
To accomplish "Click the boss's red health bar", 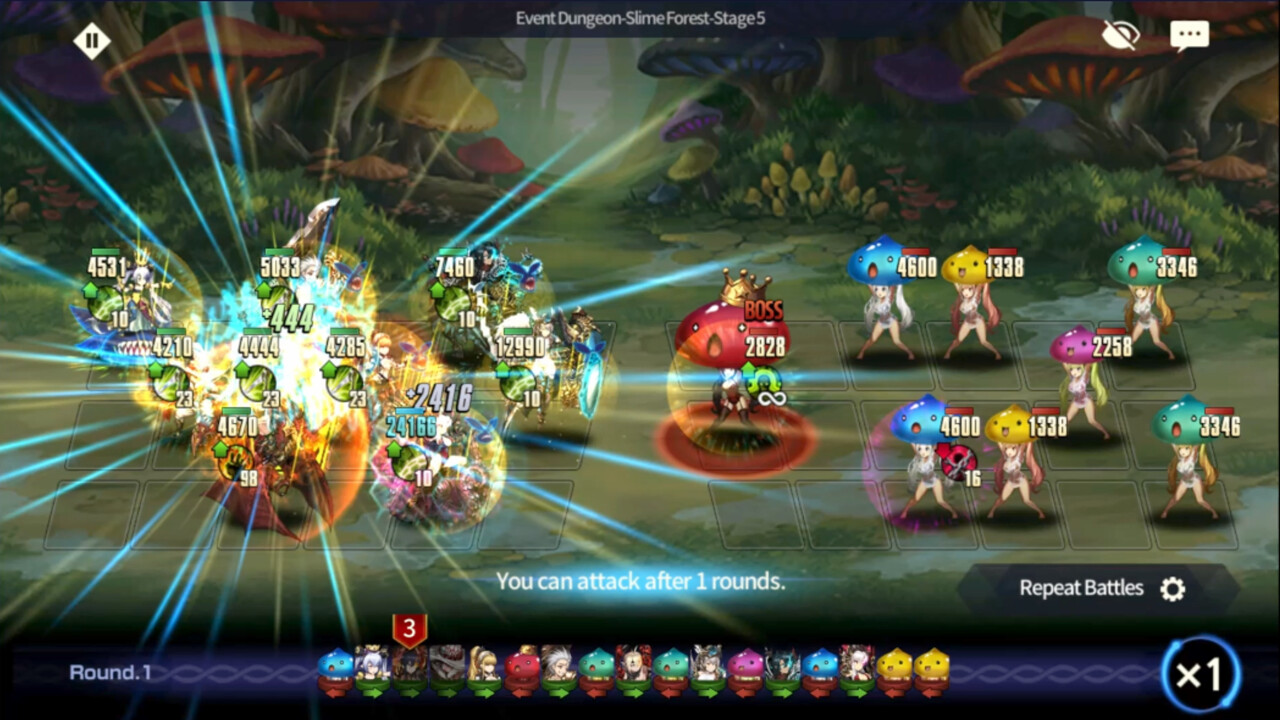I will (x=762, y=330).
